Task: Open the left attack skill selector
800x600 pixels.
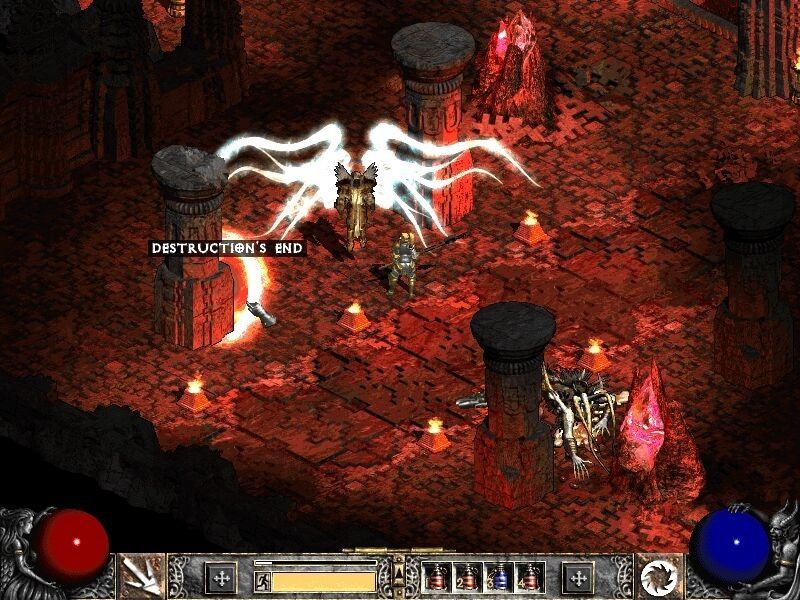Action: click(141, 576)
